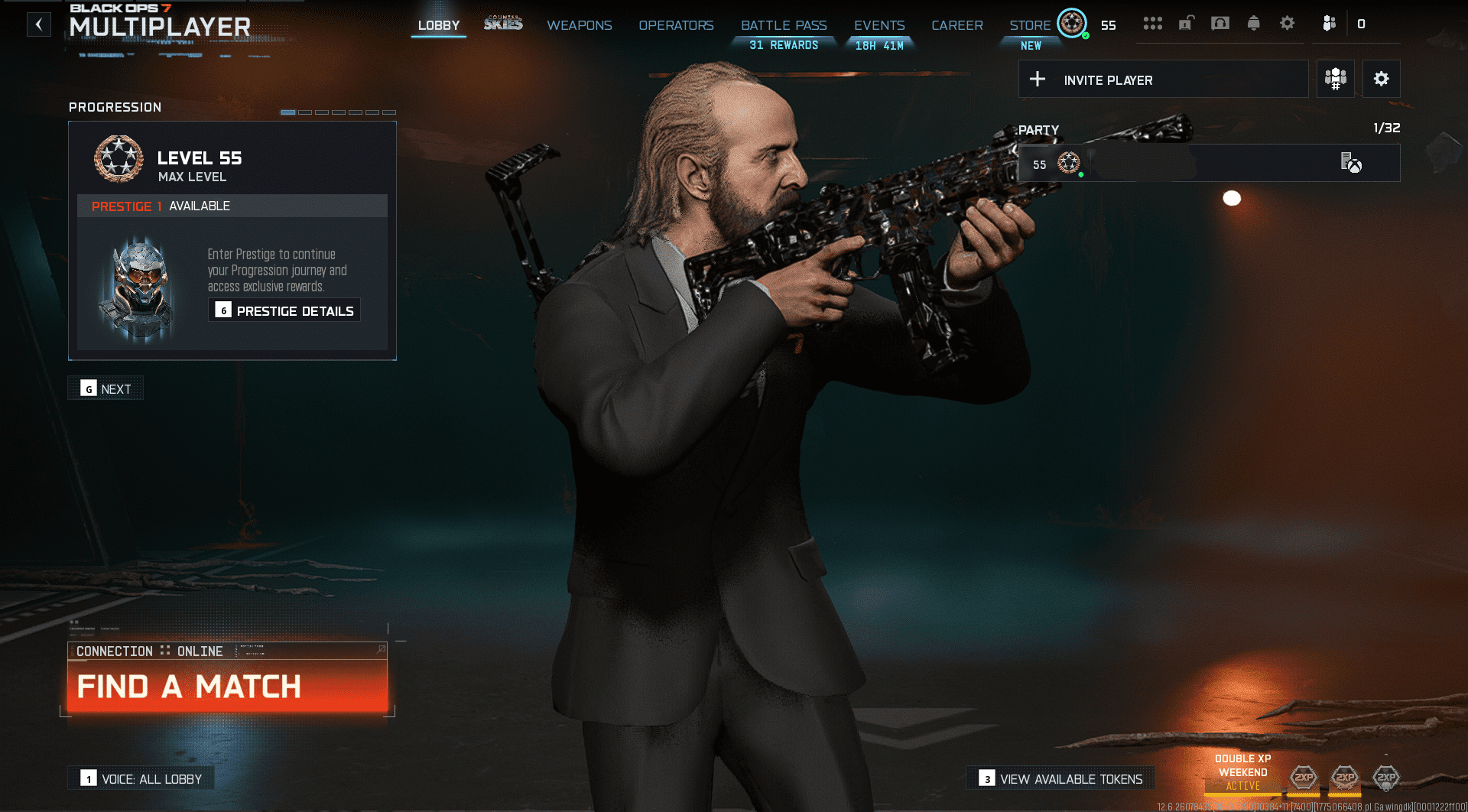
Task: Open the Battle Pass menu
Action: 784,25
